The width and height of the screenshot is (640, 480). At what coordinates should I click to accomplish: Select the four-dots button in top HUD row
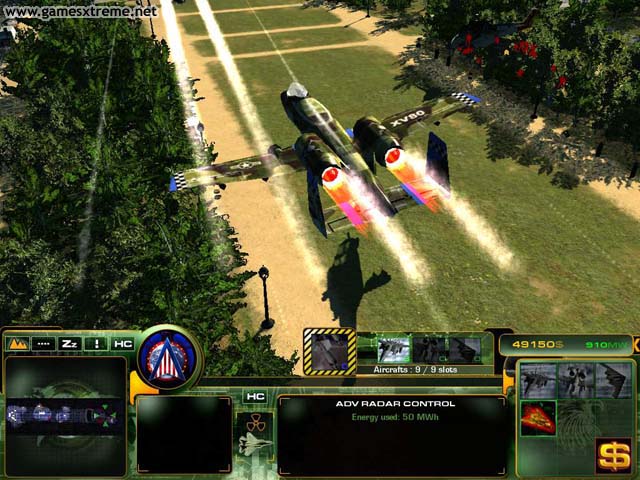point(43,342)
